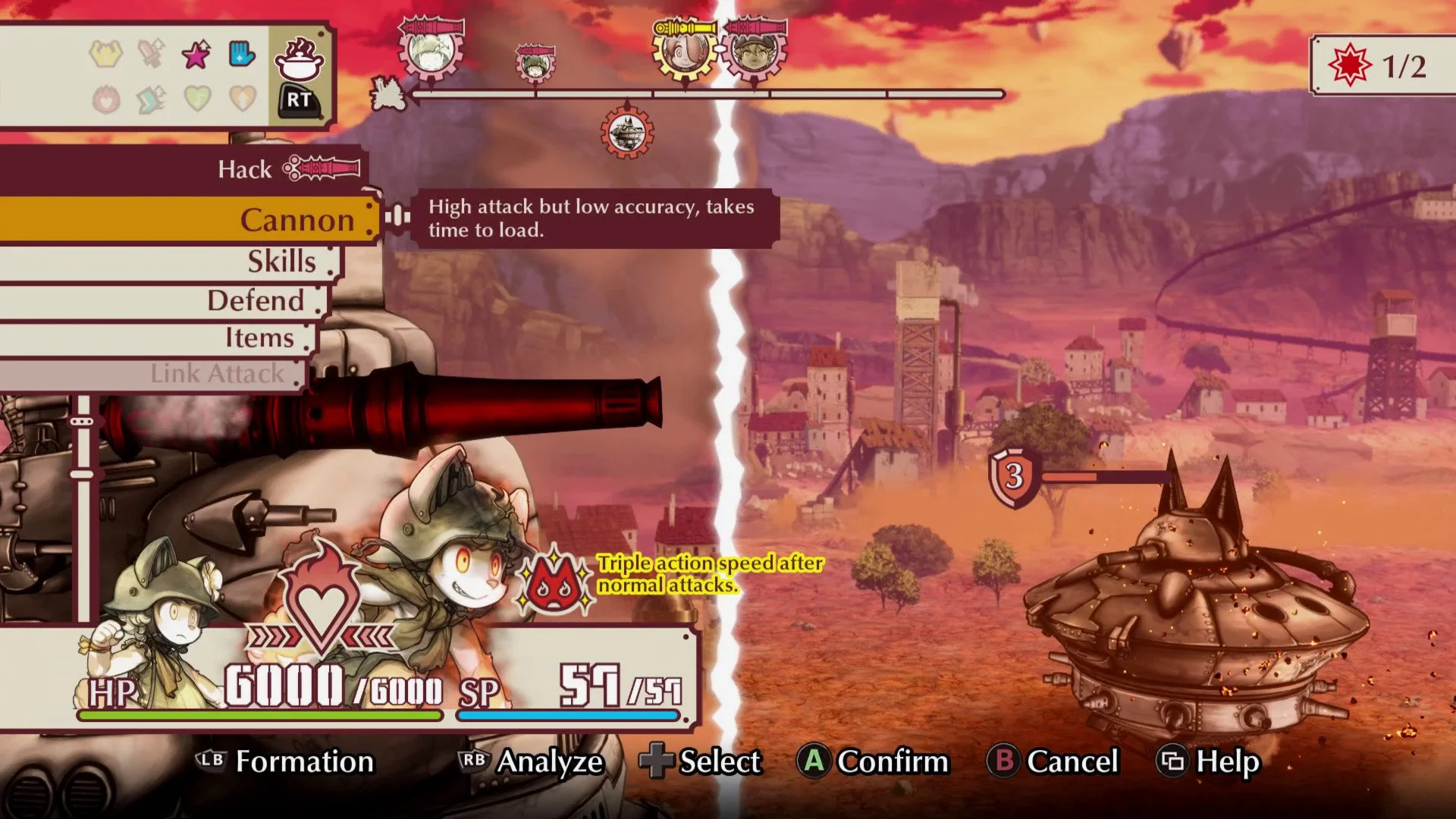Click the sword buff icon in status panel
This screenshot has height=819, width=1456.
click(149, 52)
